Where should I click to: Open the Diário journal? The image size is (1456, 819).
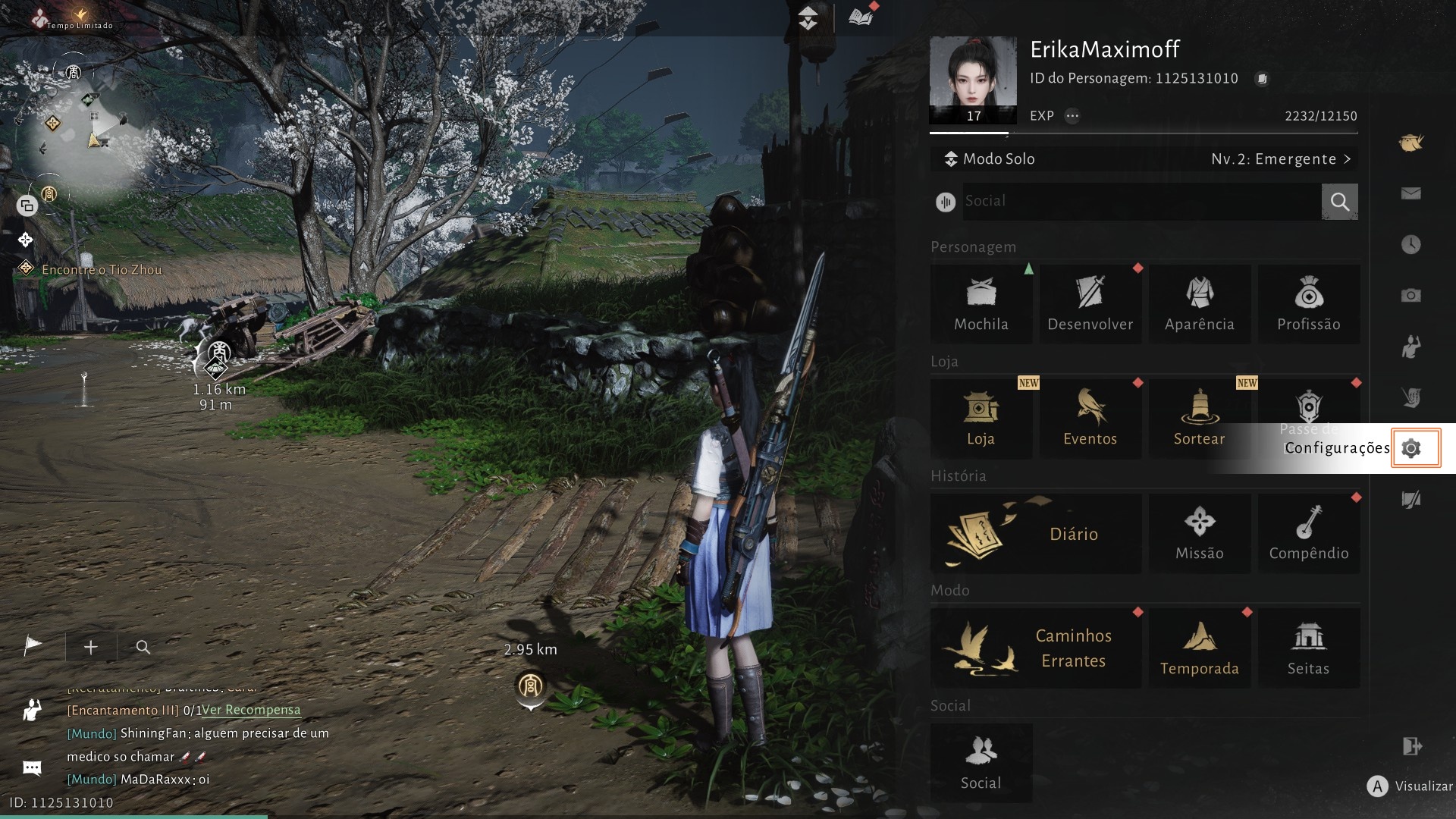1035,534
